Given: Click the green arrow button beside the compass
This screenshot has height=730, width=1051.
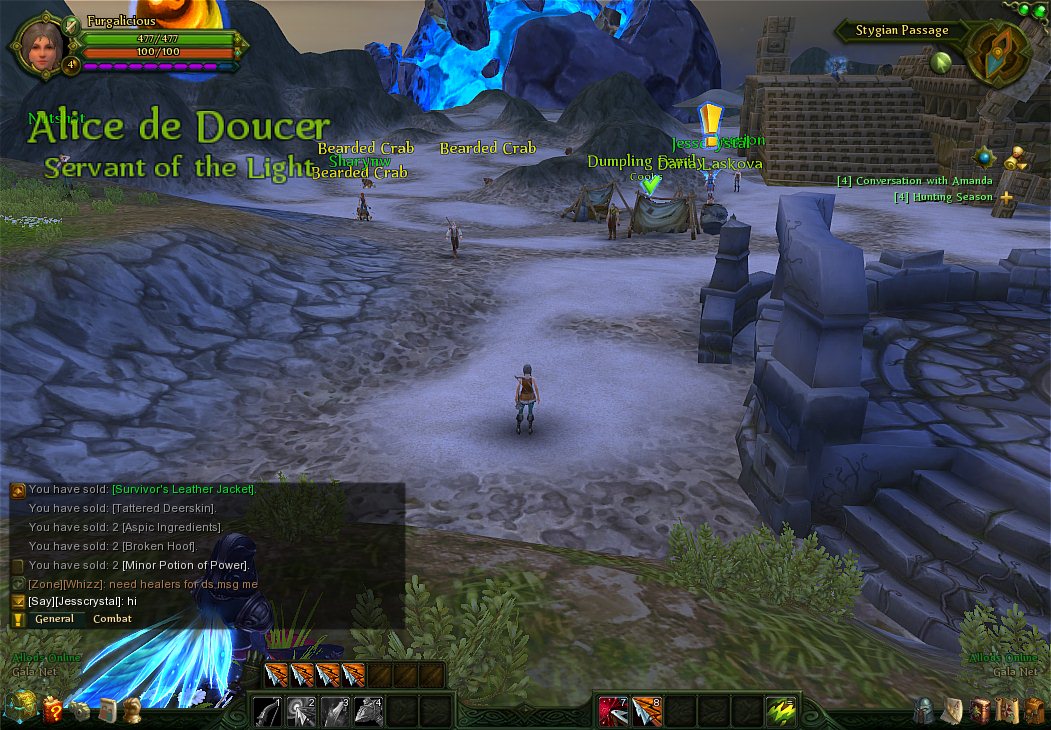Looking at the screenshot, I should click(940, 62).
